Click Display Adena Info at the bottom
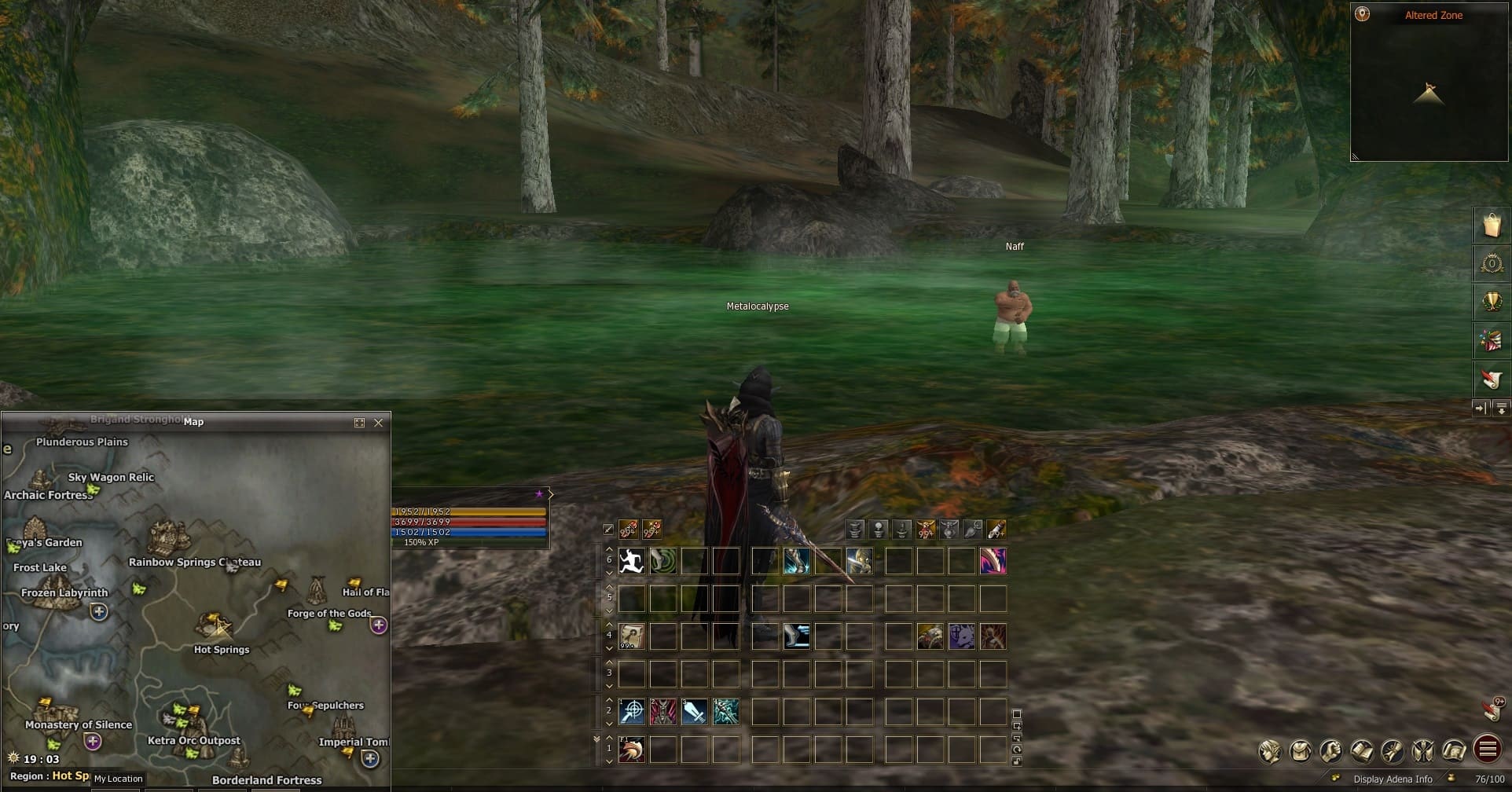Screen dimensions: 1512x792 [1393, 779]
